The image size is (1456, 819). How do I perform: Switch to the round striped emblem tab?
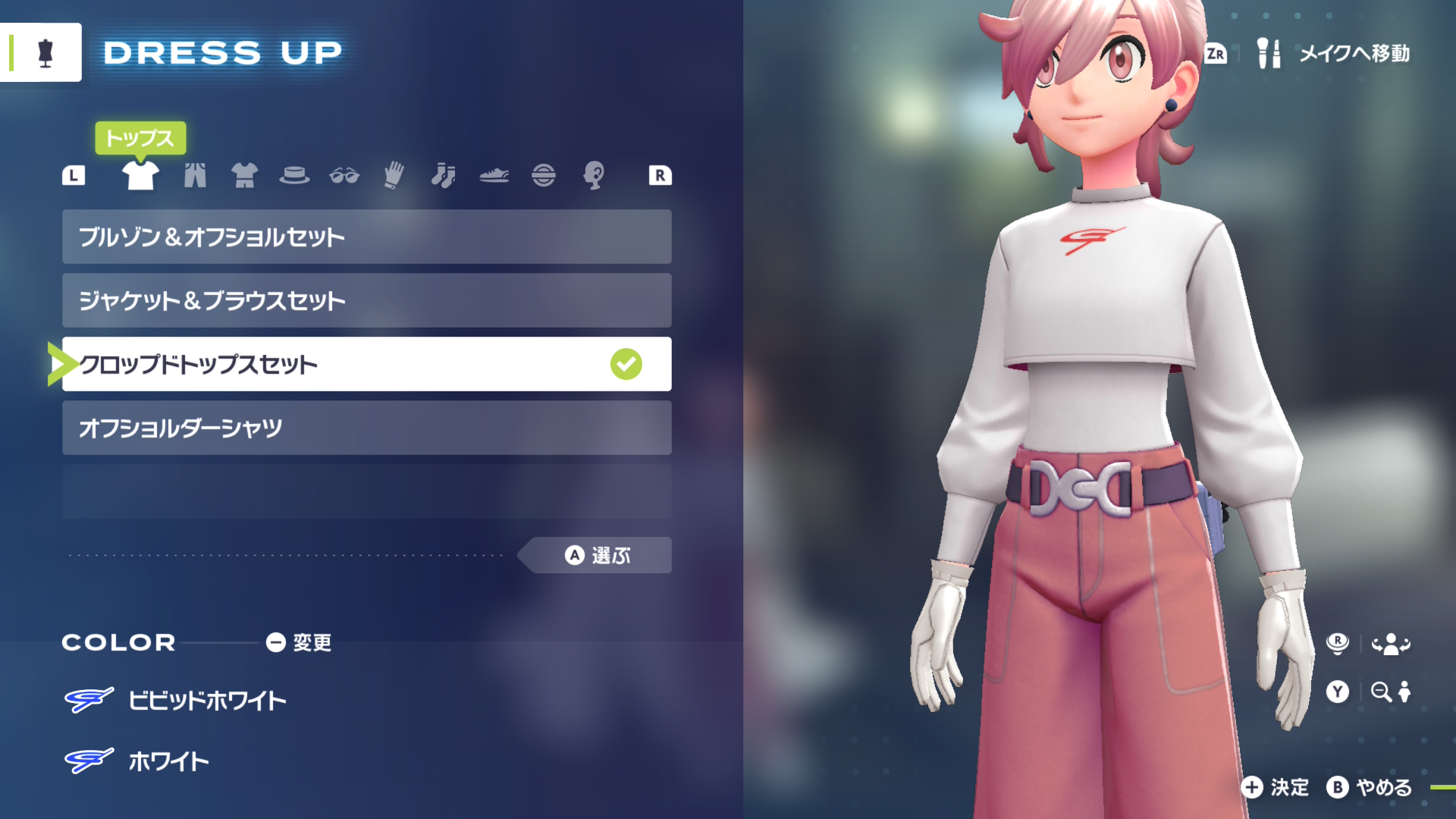tap(544, 175)
